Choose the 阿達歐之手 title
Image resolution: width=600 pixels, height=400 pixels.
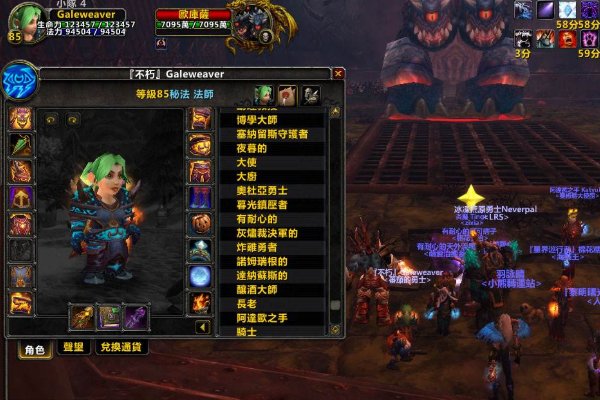pos(261,318)
